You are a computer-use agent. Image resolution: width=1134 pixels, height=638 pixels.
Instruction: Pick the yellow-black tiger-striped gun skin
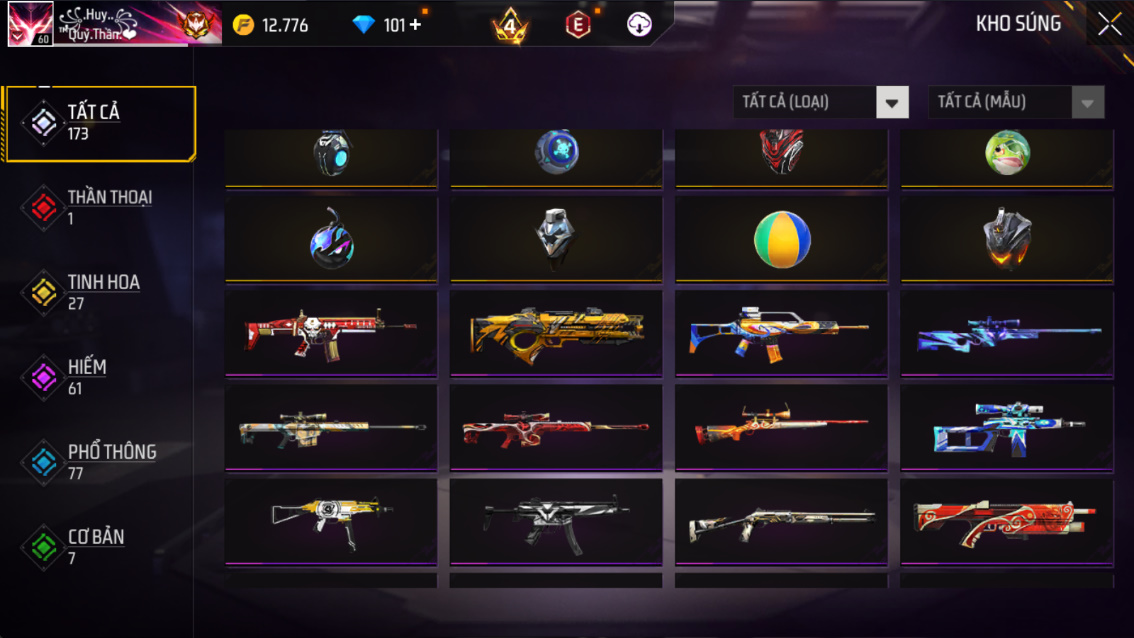point(556,333)
